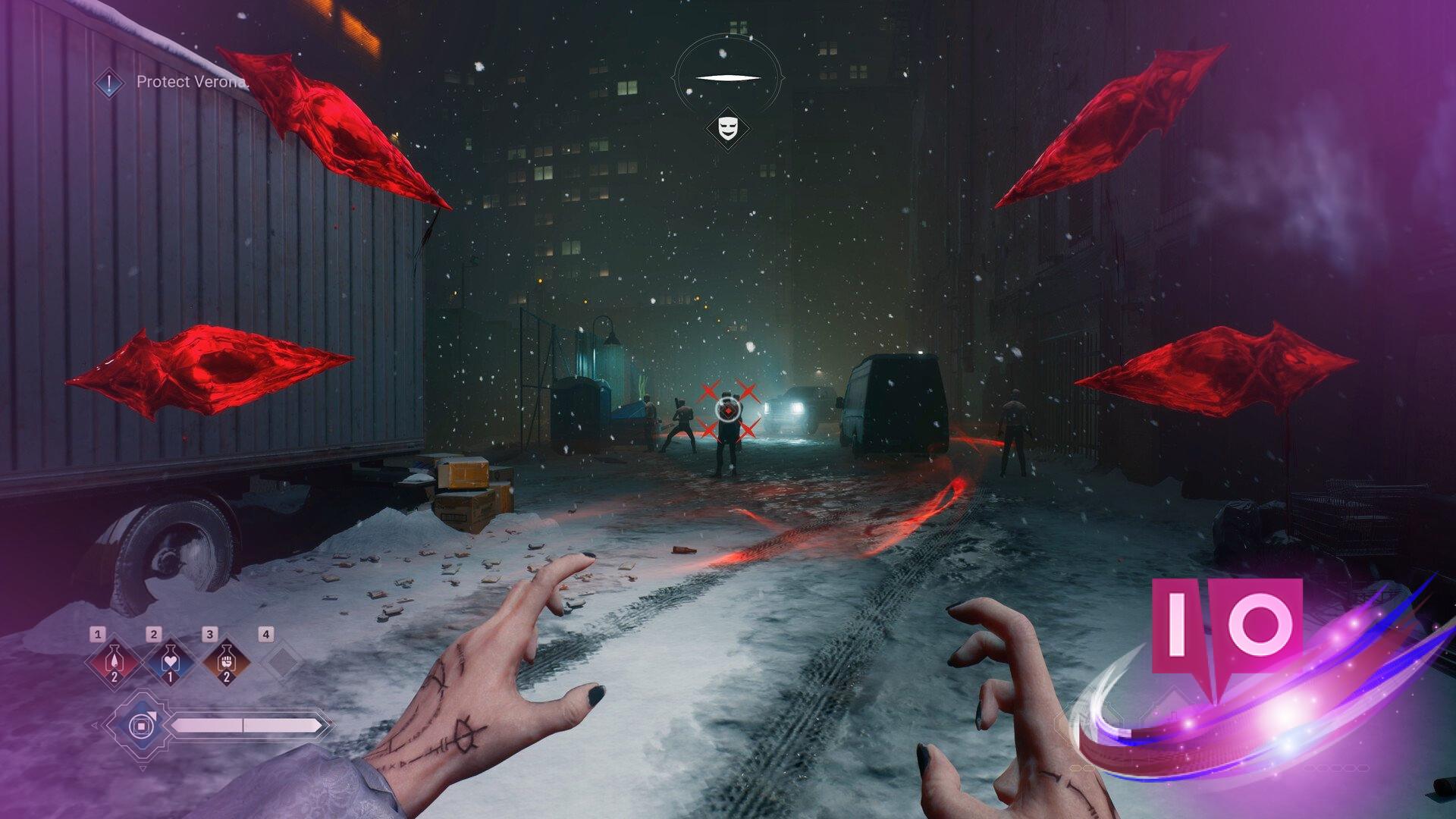Toggle the white stance oval at top center
Viewport: 1456px width, 819px height.
coord(726,76)
